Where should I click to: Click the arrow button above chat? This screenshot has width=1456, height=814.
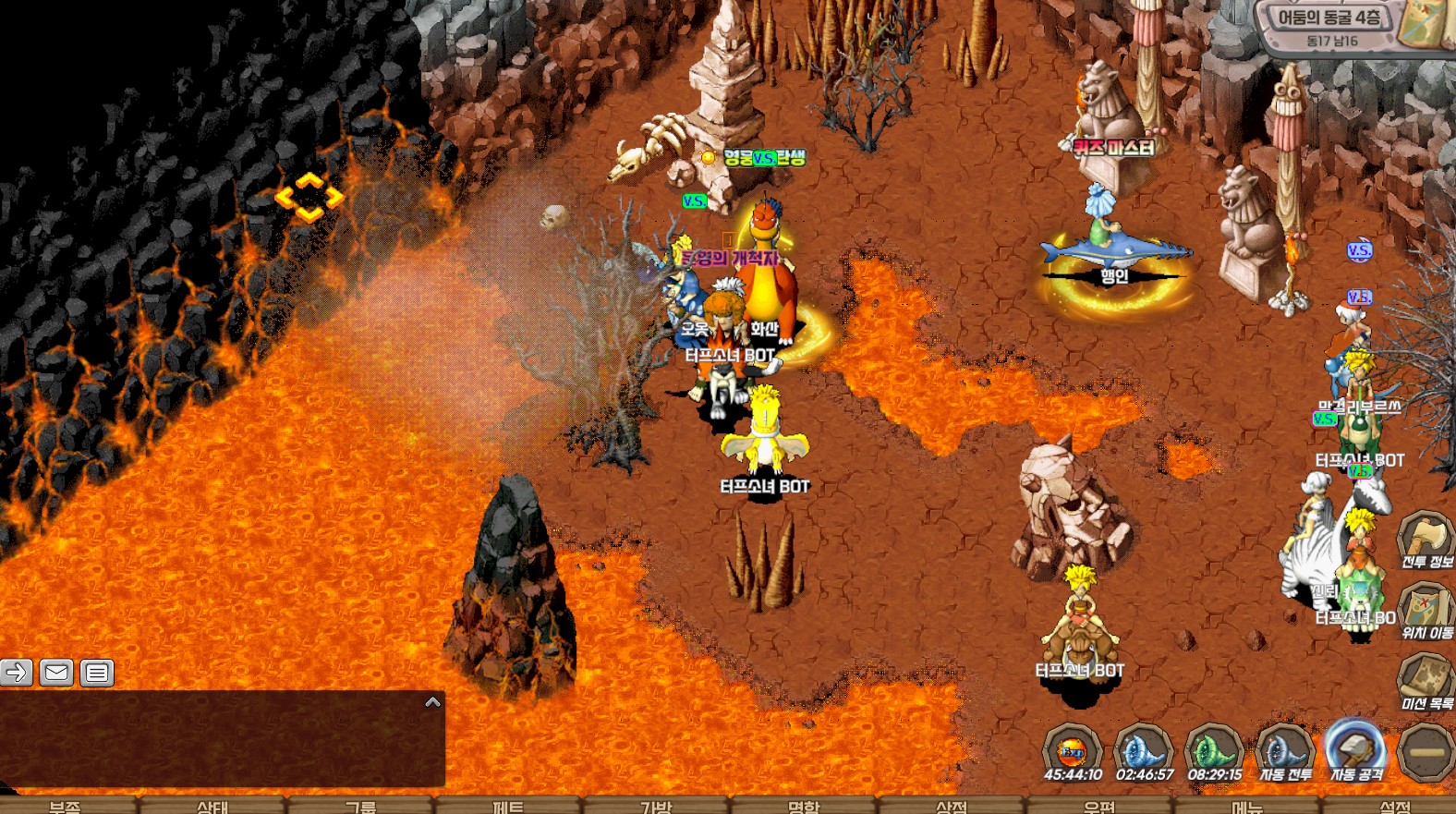pyautogui.click(x=16, y=673)
